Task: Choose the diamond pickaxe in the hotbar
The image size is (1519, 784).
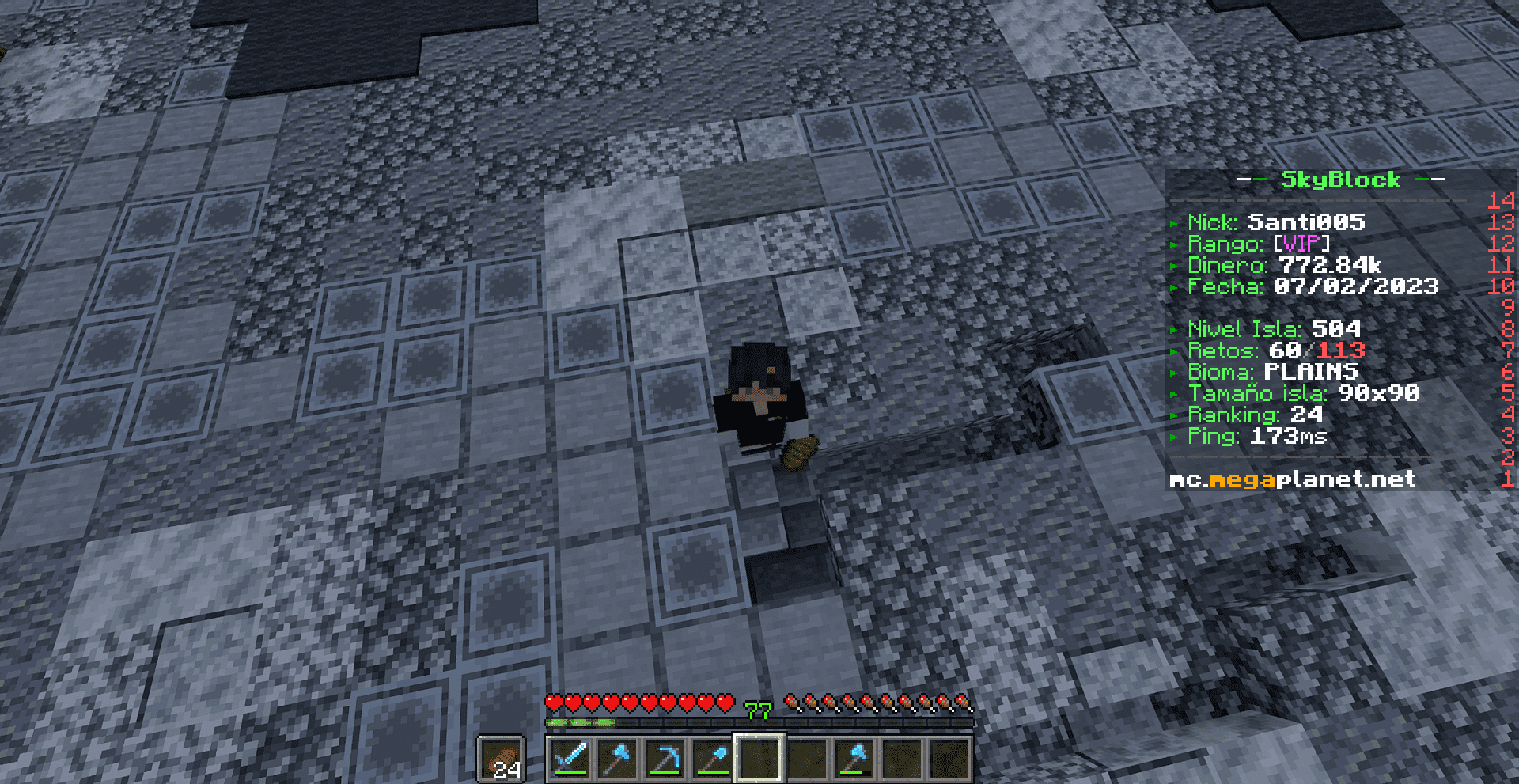Action: click(x=665, y=759)
